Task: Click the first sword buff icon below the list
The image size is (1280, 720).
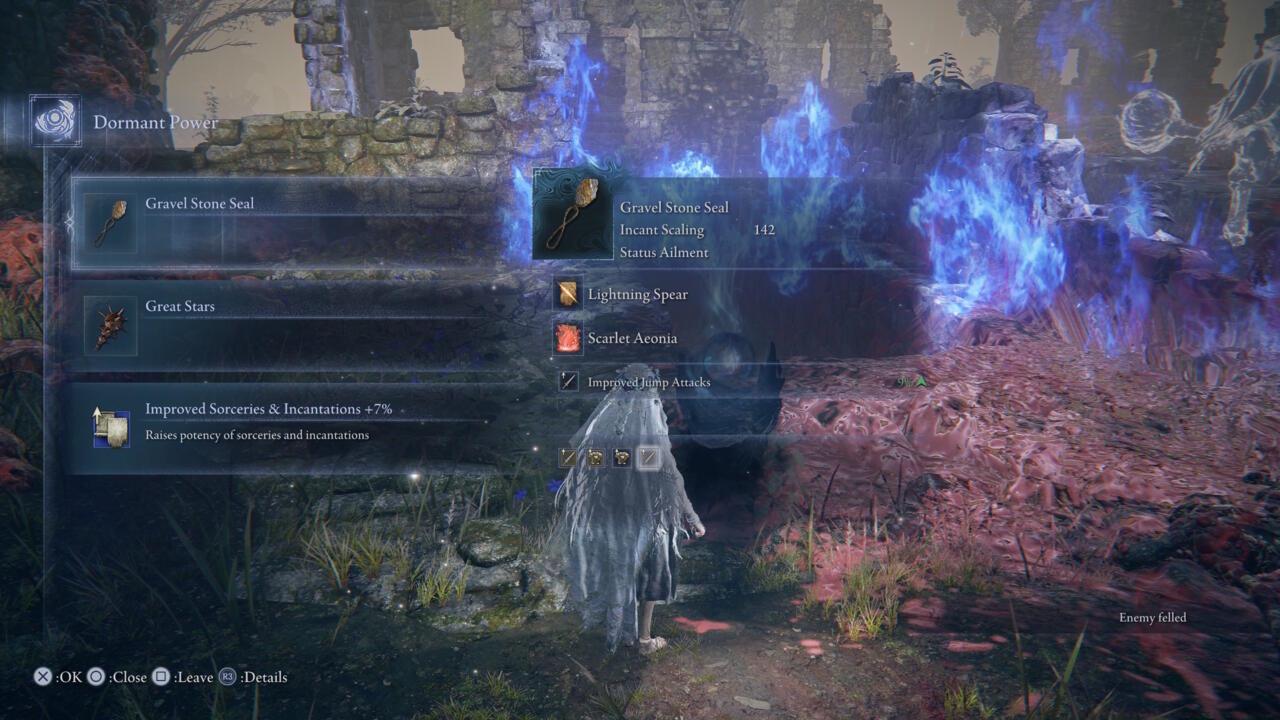Action: click(x=568, y=457)
